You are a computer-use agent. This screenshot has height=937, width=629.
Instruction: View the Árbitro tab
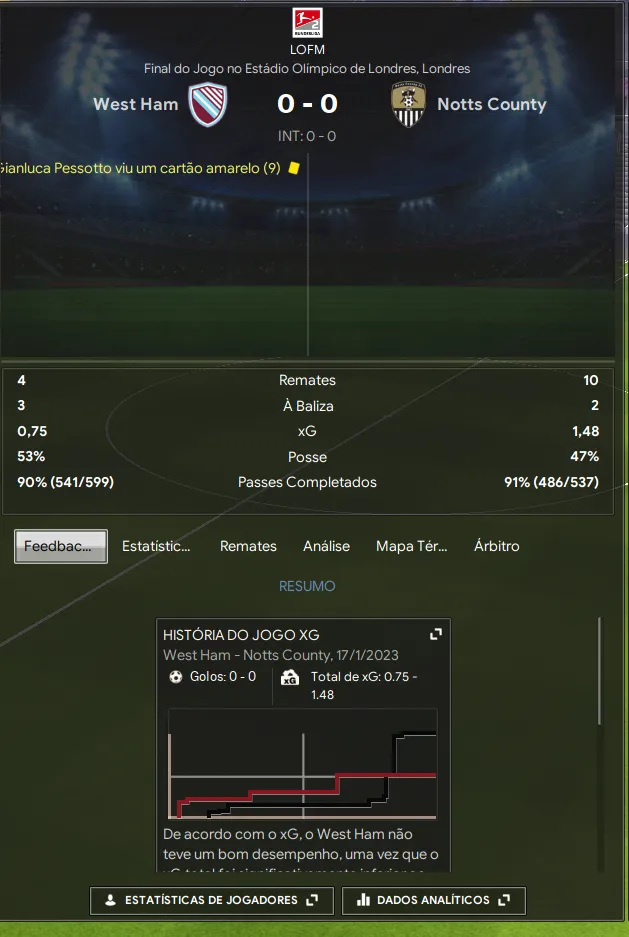tap(496, 546)
